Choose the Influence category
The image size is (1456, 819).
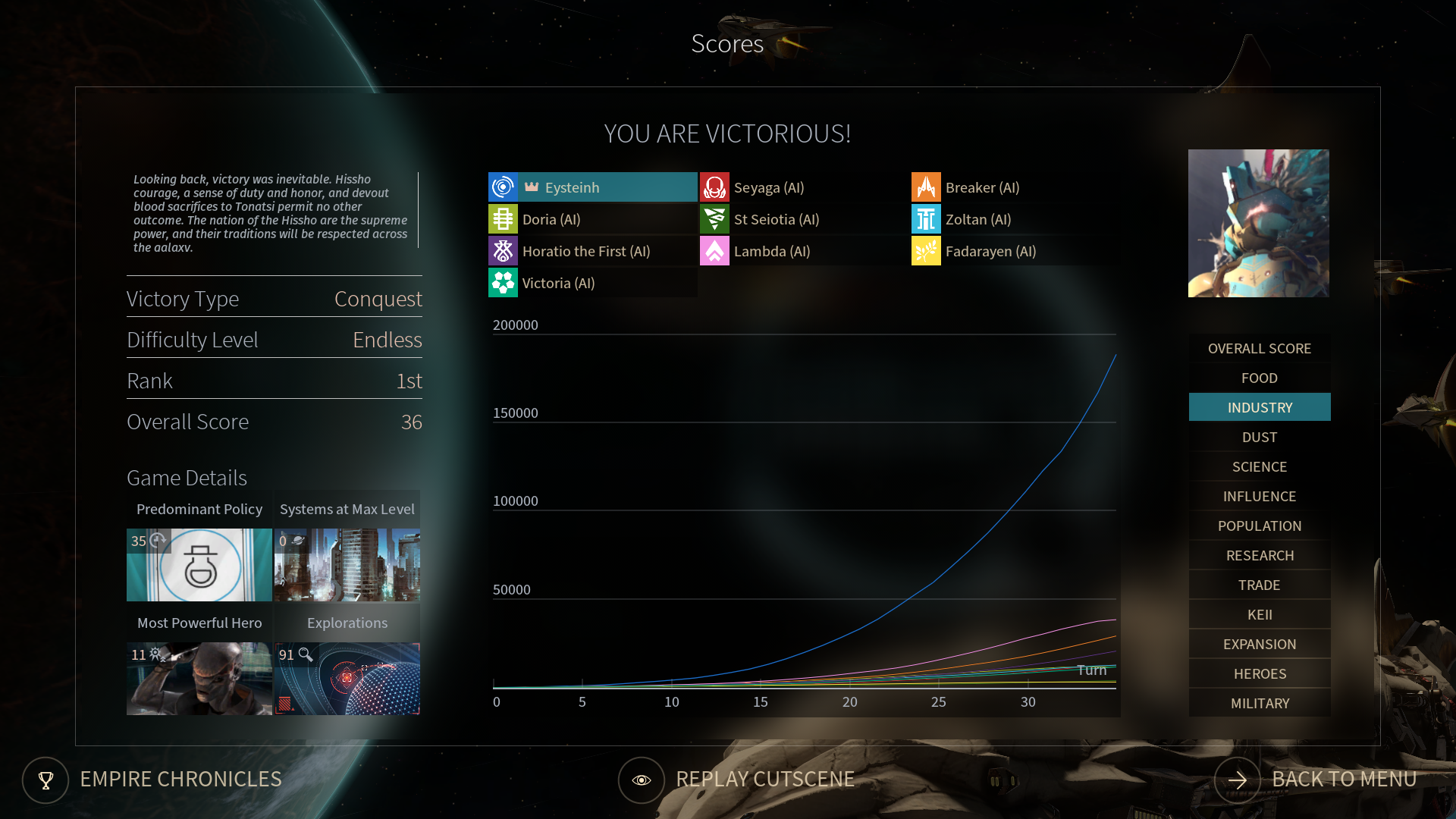click(1259, 497)
